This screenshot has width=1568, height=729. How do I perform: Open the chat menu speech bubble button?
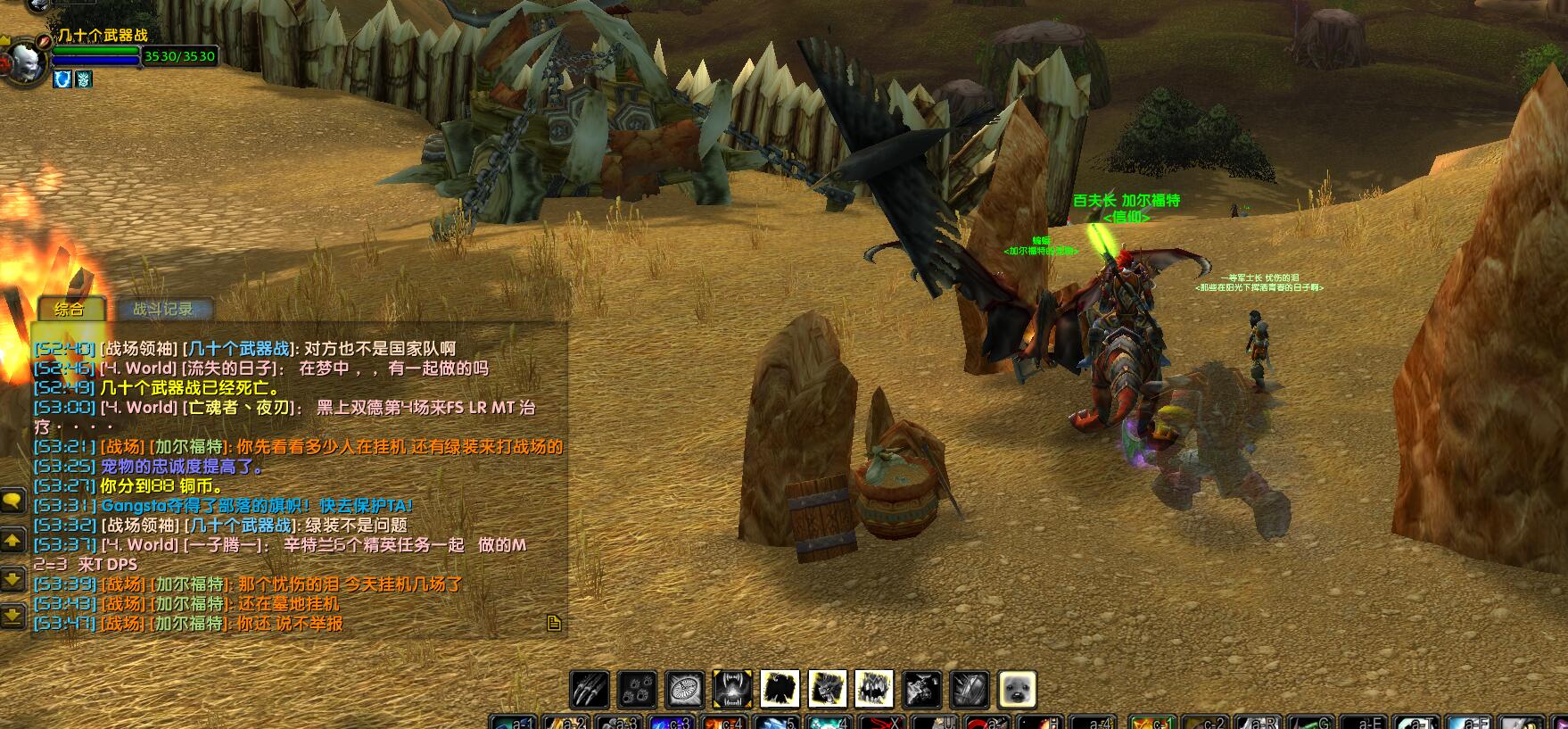pyautogui.click(x=12, y=501)
